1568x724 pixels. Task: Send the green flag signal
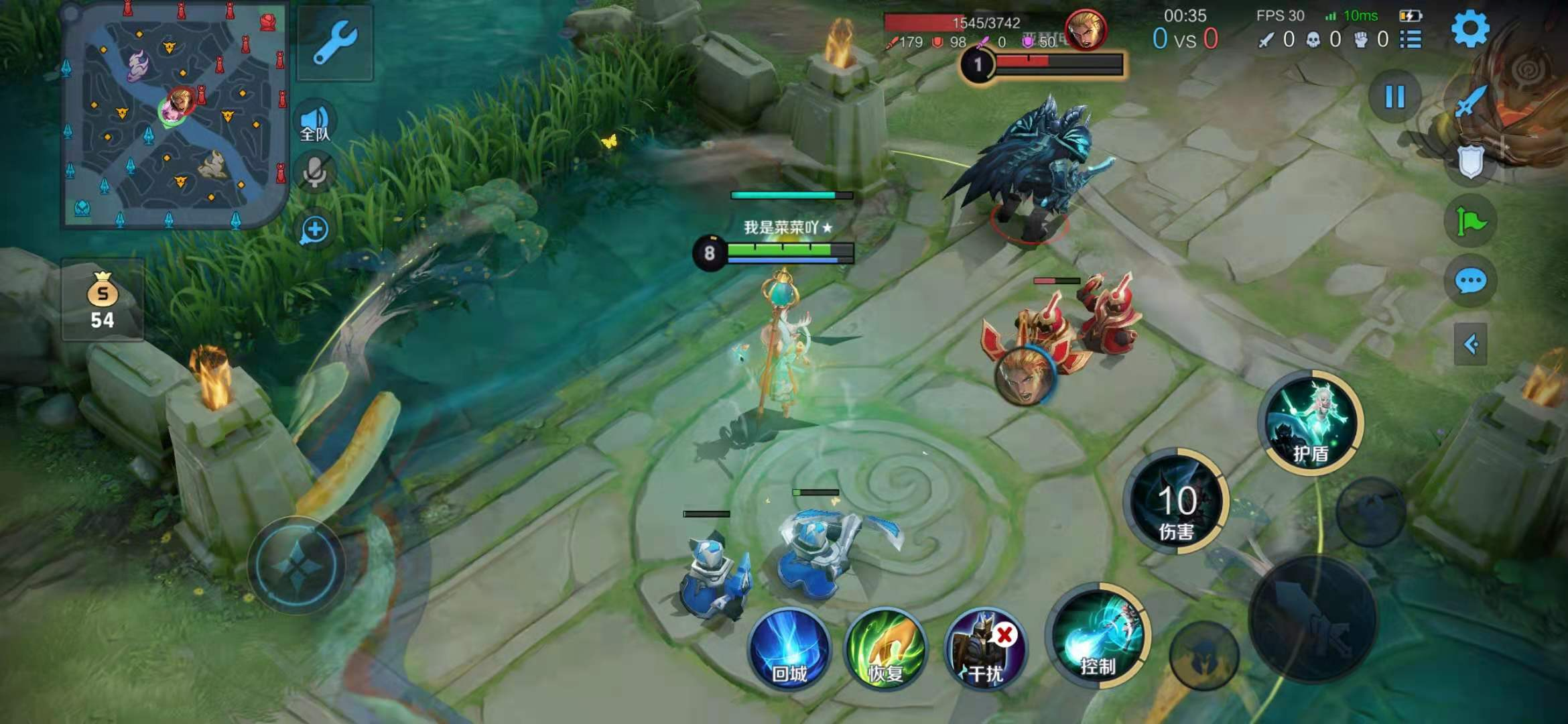coord(1471,221)
